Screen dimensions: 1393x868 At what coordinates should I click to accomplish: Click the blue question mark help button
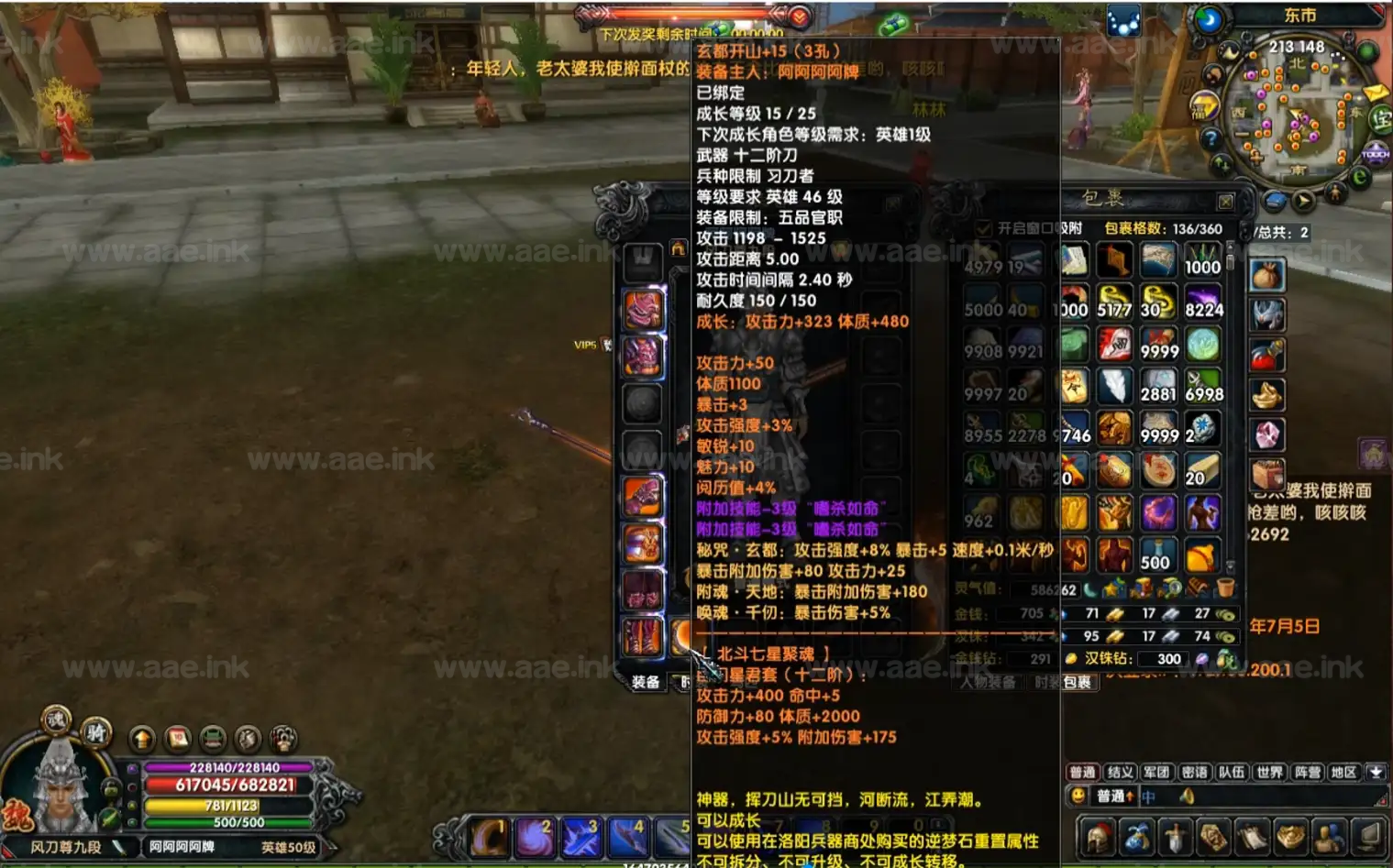pyautogui.click(x=1211, y=138)
